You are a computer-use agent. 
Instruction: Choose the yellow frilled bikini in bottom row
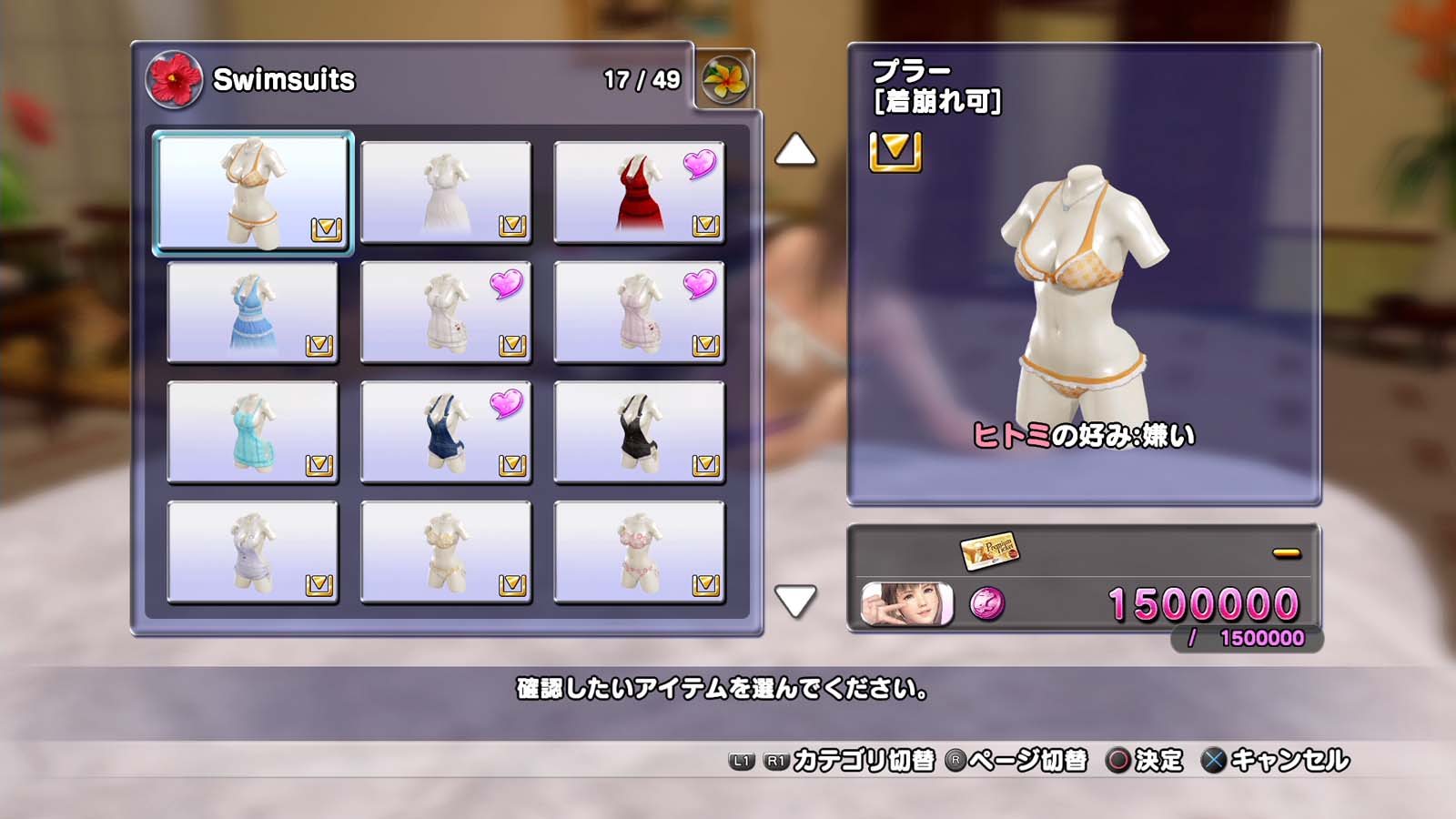point(446,552)
